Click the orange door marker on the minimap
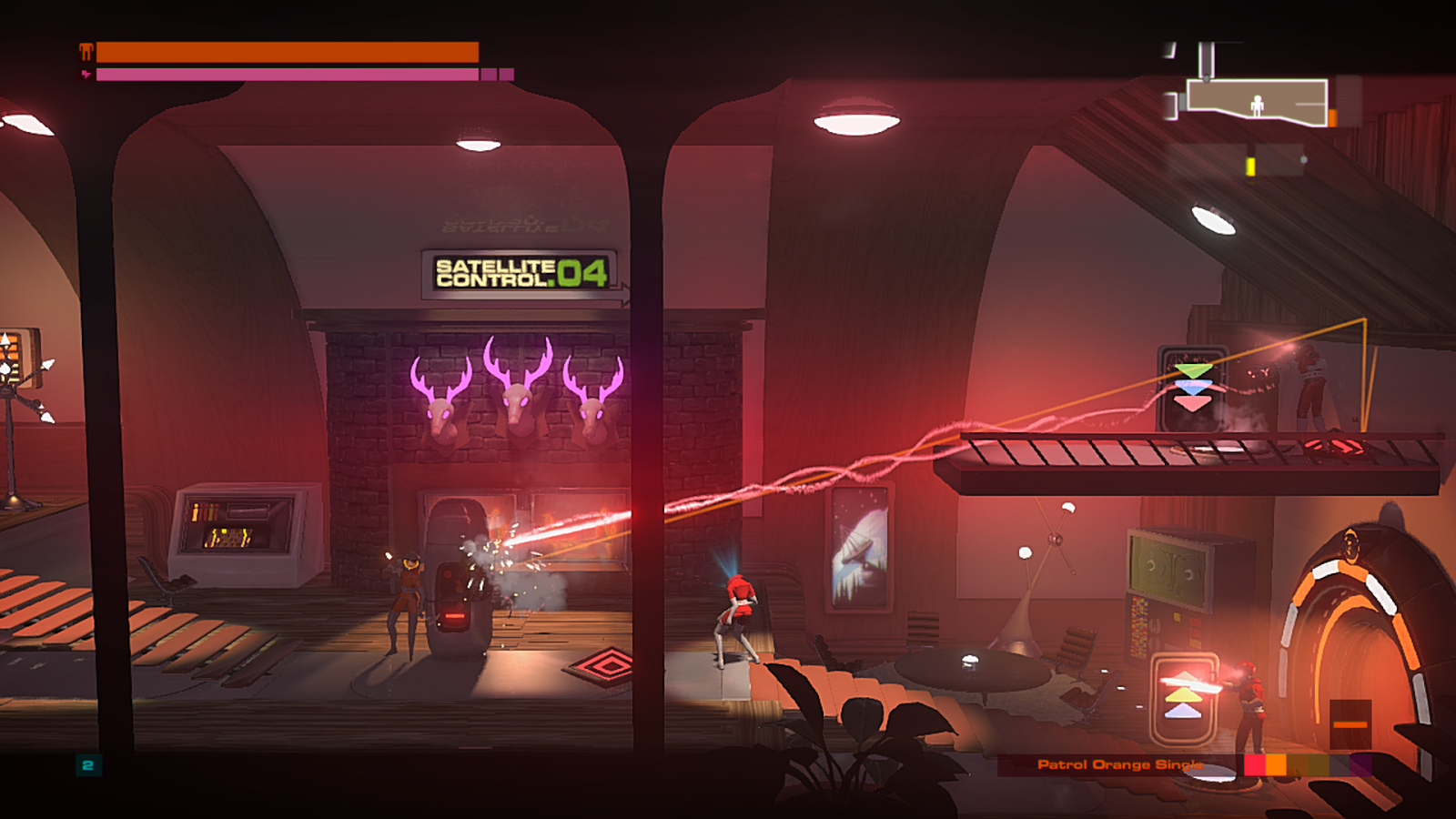The height and width of the screenshot is (819, 1456). pyautogui.click(x=1332, y=116)
